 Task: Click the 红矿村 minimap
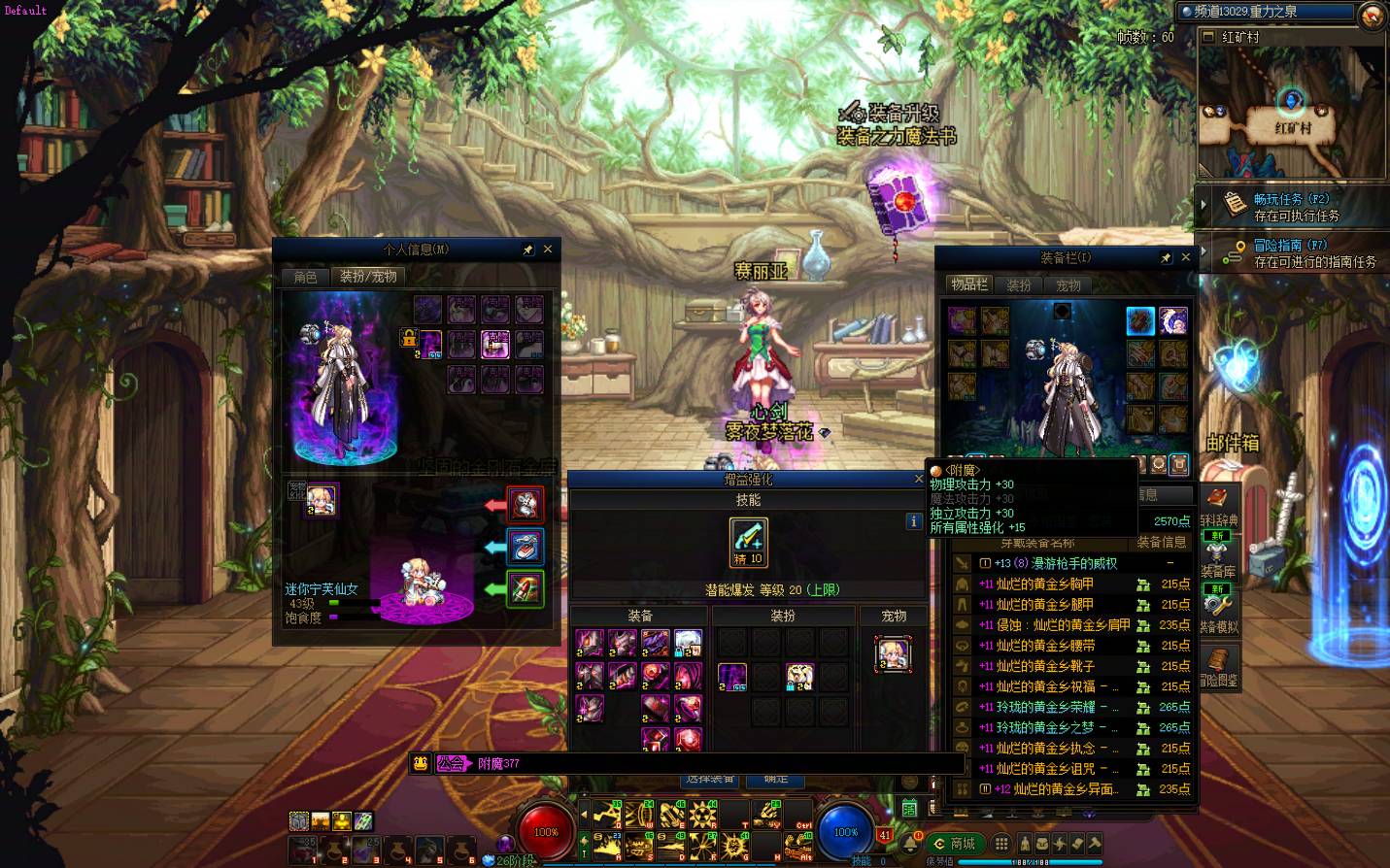point(1292,112)
